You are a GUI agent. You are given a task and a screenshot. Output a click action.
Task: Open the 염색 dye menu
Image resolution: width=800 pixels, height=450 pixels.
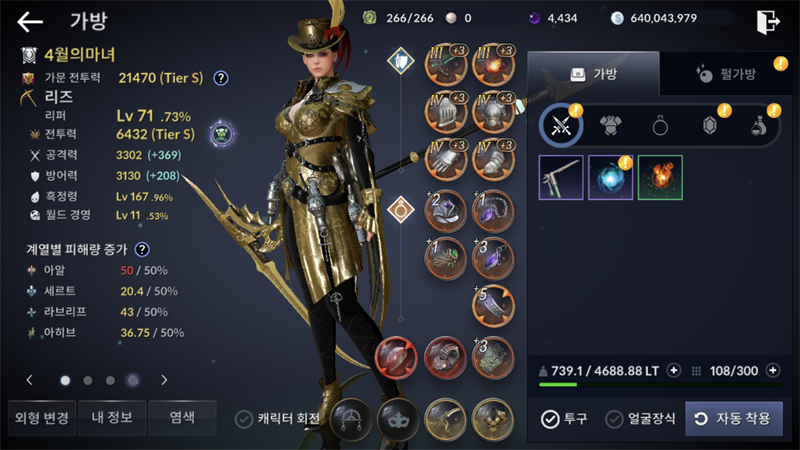click(181, 417)
